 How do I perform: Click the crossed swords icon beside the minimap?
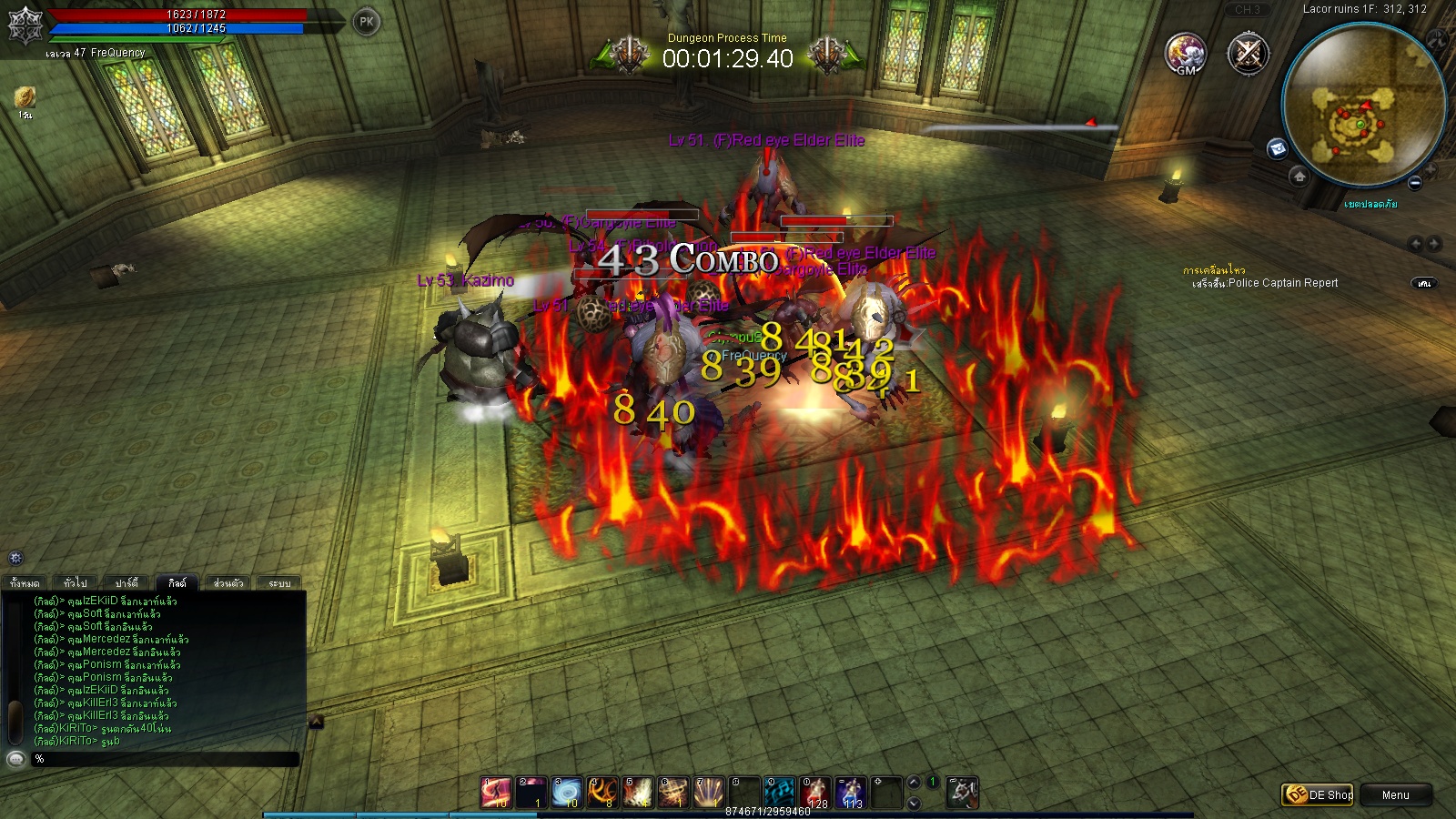click(1248, 54)
